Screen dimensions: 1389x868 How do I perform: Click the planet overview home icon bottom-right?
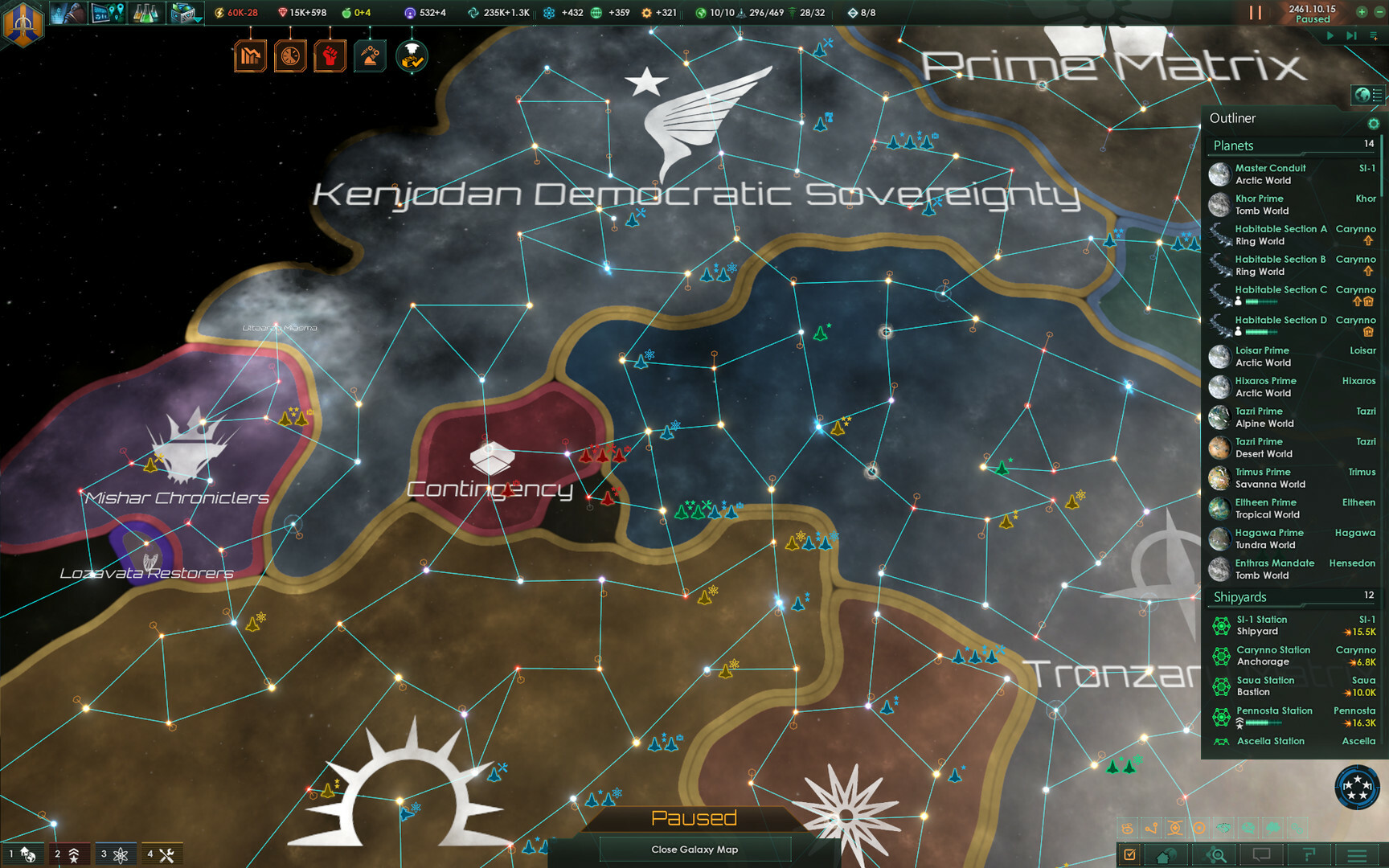tap(1165, 855)
